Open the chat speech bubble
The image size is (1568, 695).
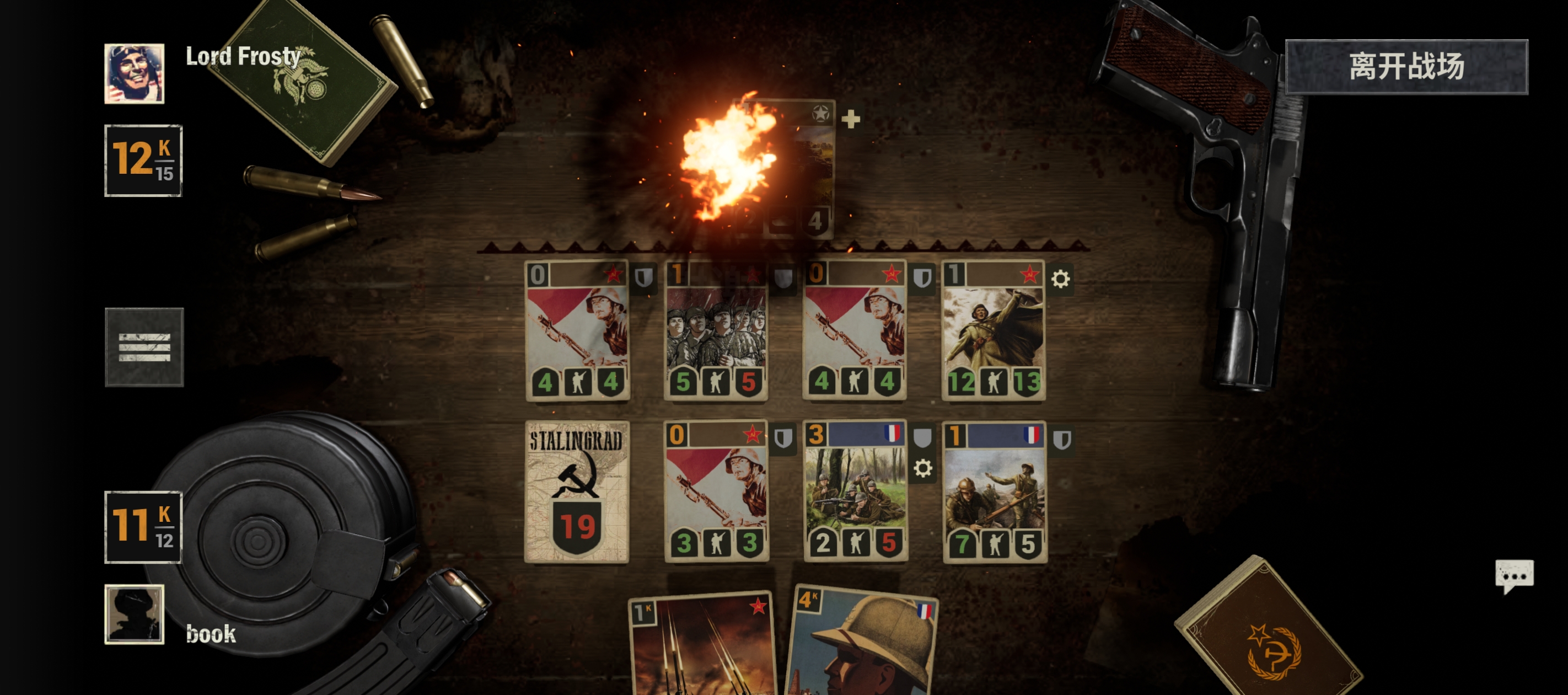click(x=1514, y=576)
